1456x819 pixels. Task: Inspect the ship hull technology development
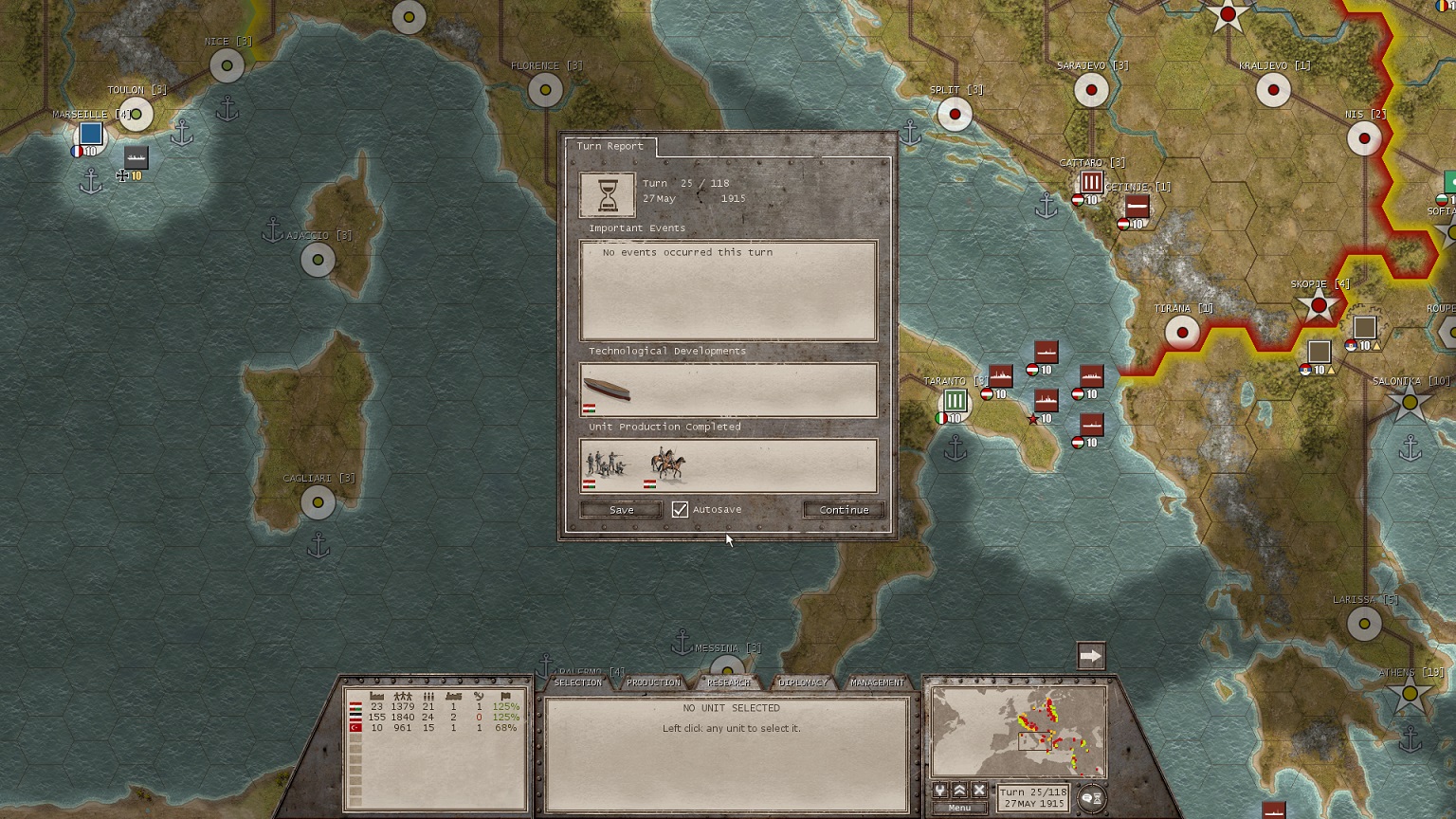point(607,389)
